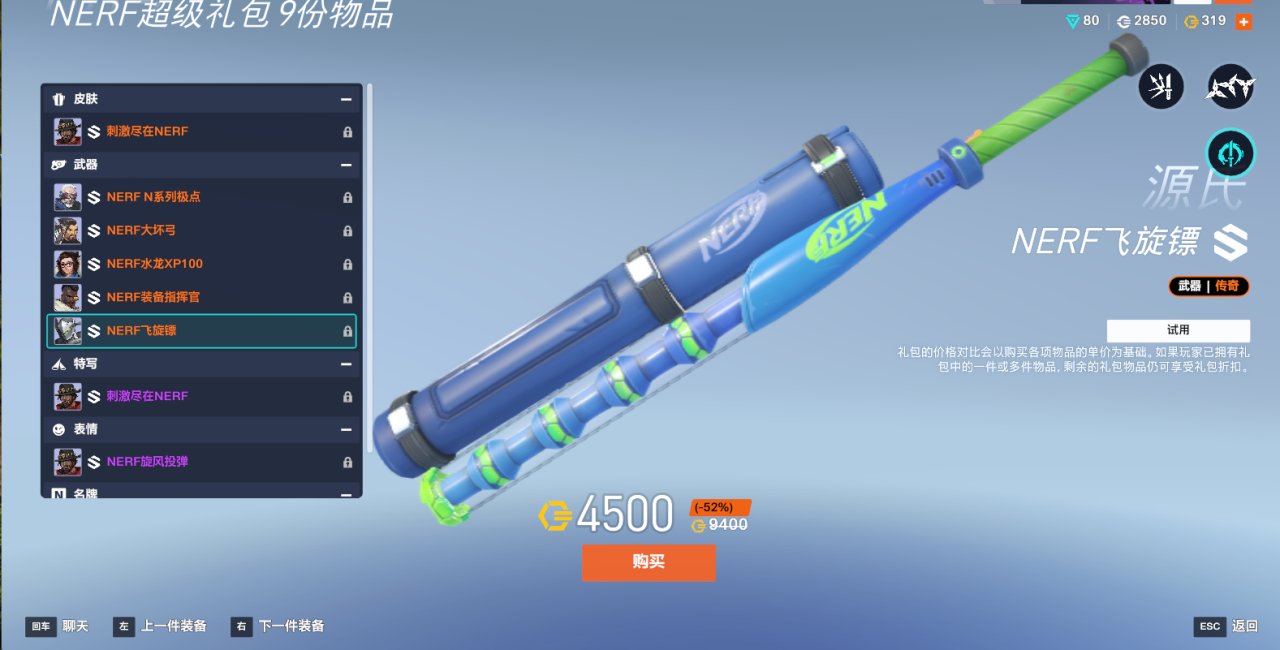1280x650 pixels.
Task: Return with the 返回 button
Action: point(1226,627)
